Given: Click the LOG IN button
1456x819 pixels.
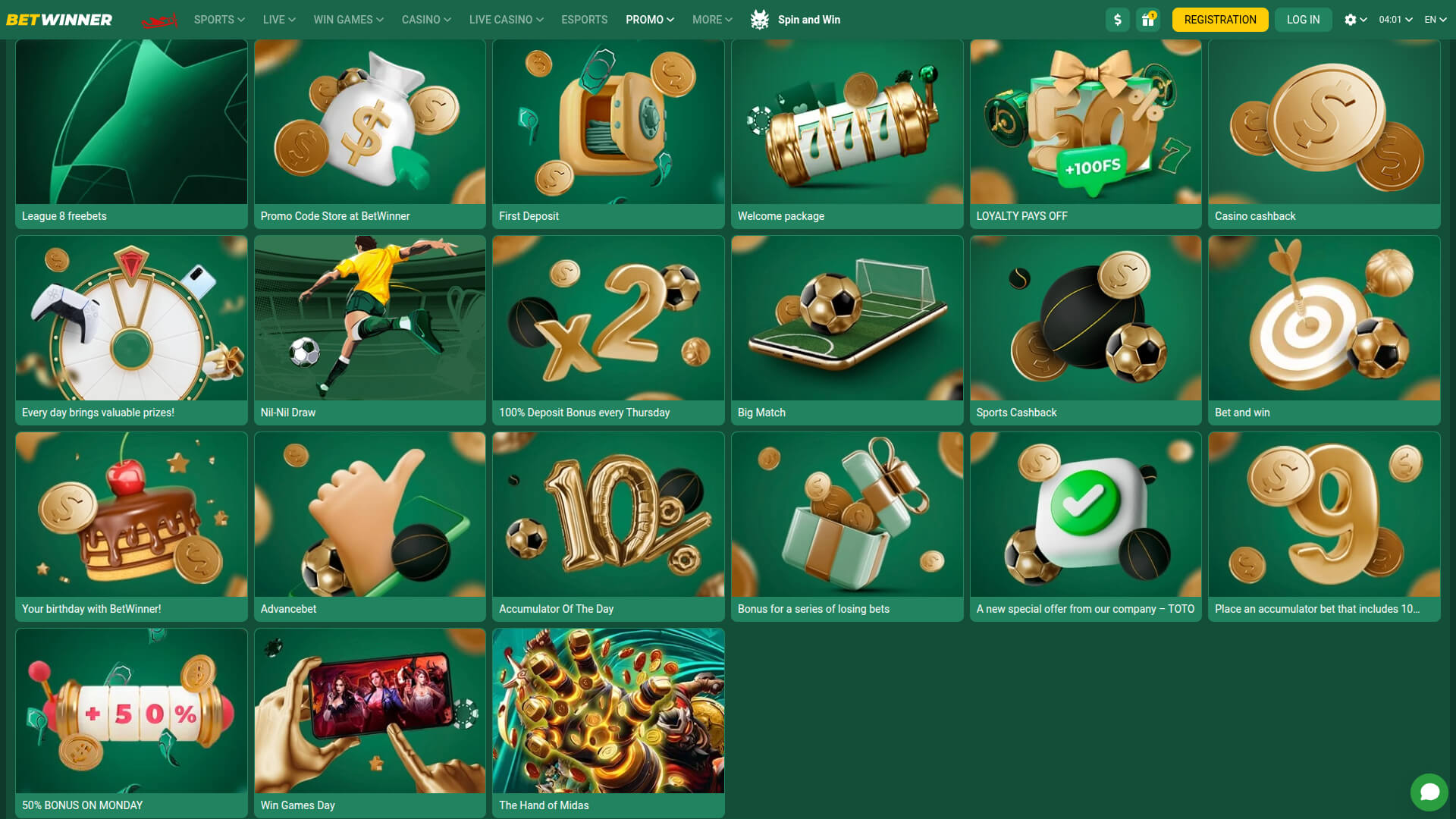Looking at the screenshot, I should (x=1303, y=20).
